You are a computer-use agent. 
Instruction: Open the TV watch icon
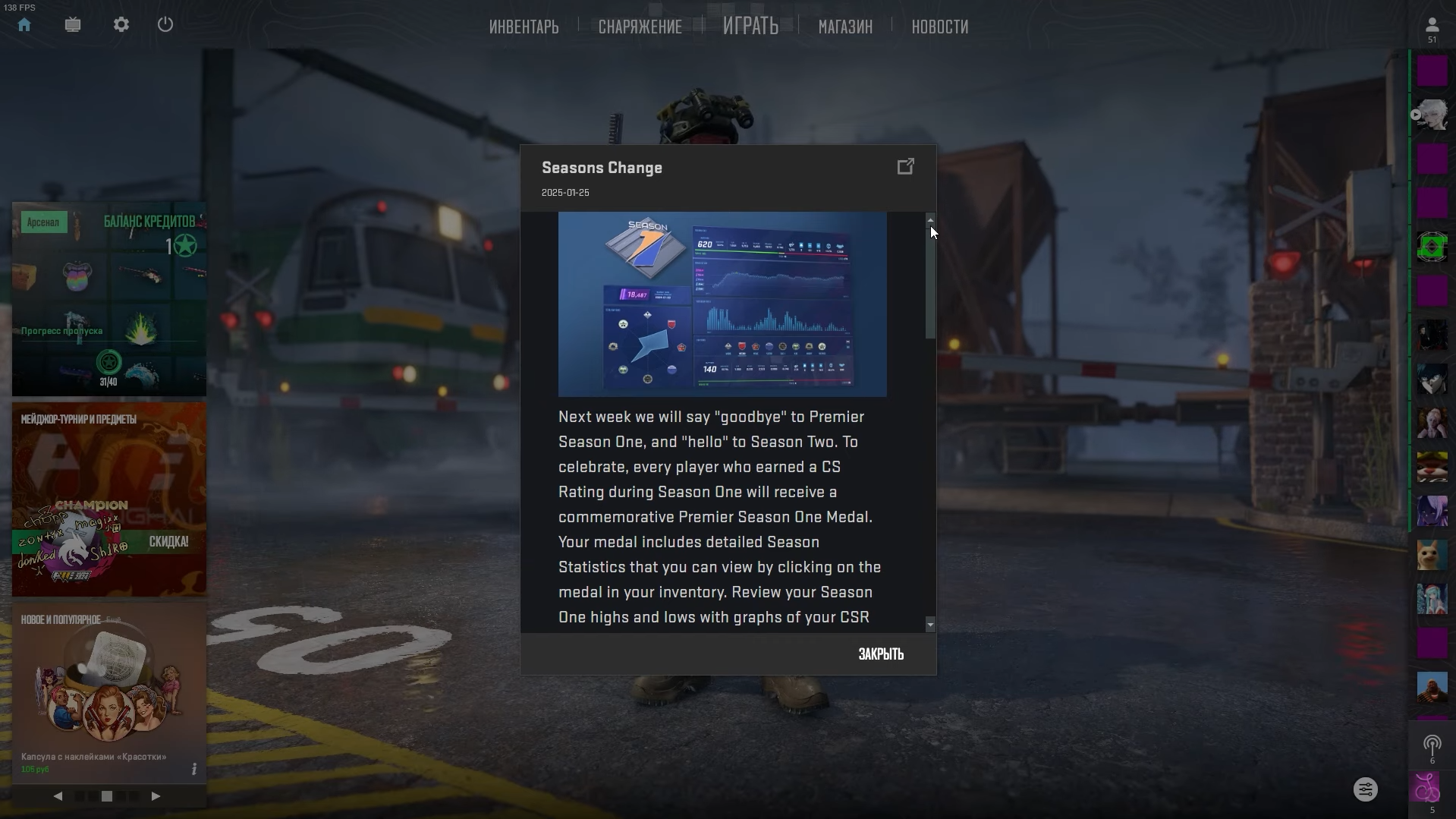[x=73, y=25]
